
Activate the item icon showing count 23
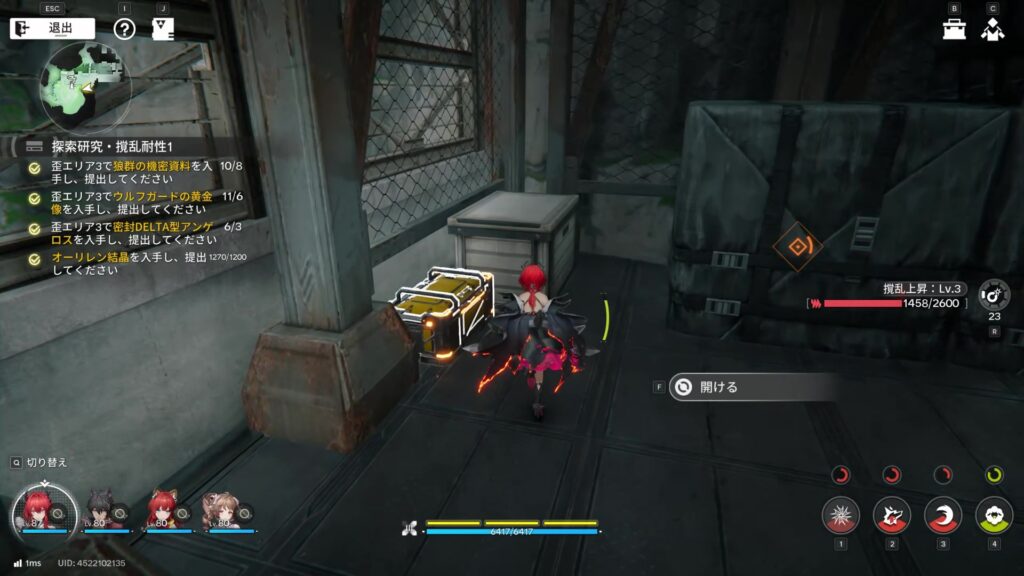(994, 294)
